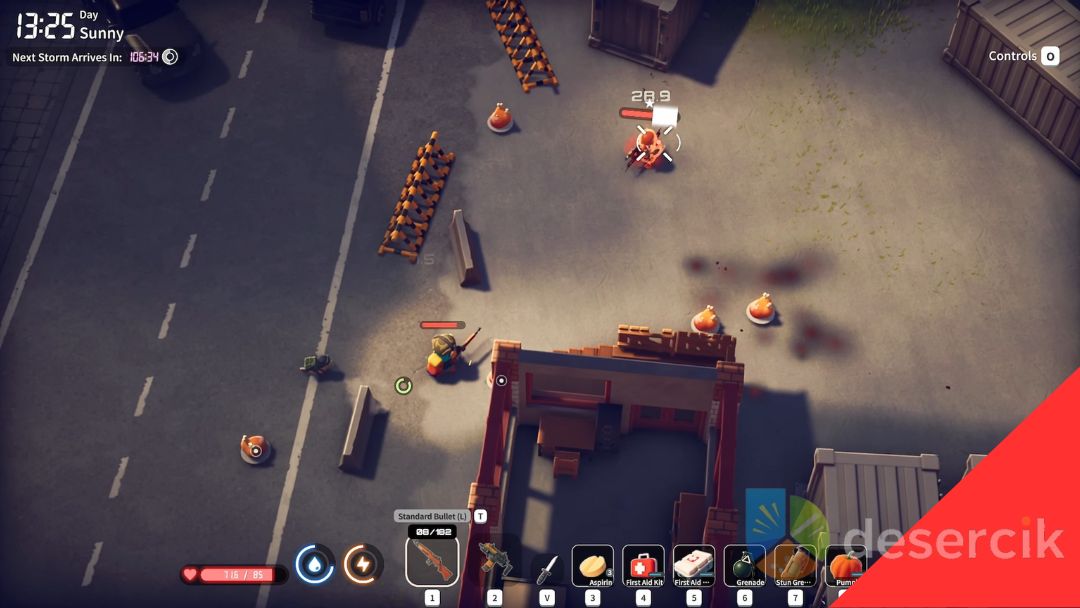The width and height of the screenshot is (1080, 608).
Task: Pick the Stun Grenade slot
Action: pyautogui.click(x=795, y=565)
